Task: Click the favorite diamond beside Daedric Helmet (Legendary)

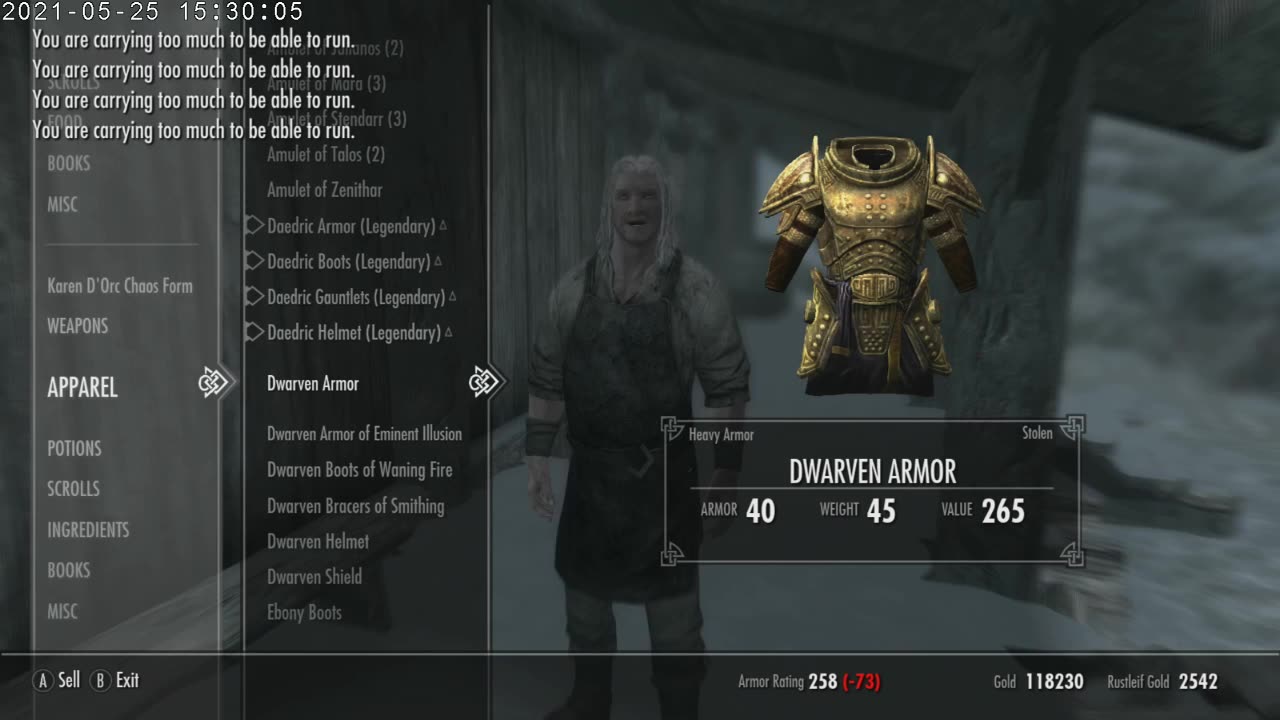Action: [252, 331]
